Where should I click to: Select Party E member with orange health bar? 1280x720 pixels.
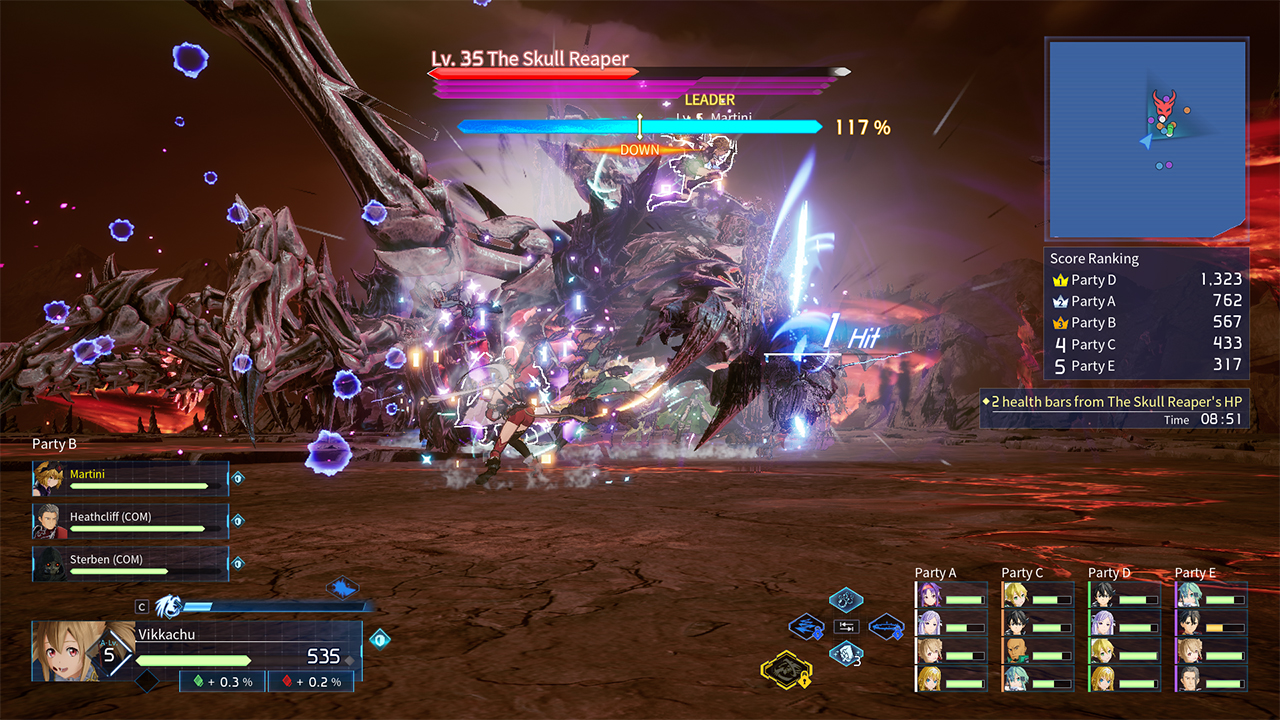pos(1210,625)
